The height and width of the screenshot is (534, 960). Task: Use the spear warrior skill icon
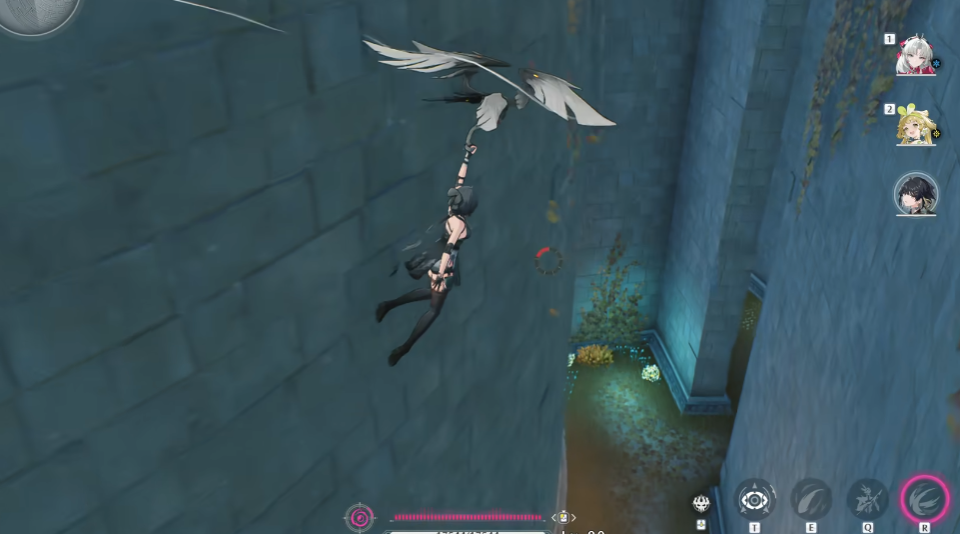(867, 498)
